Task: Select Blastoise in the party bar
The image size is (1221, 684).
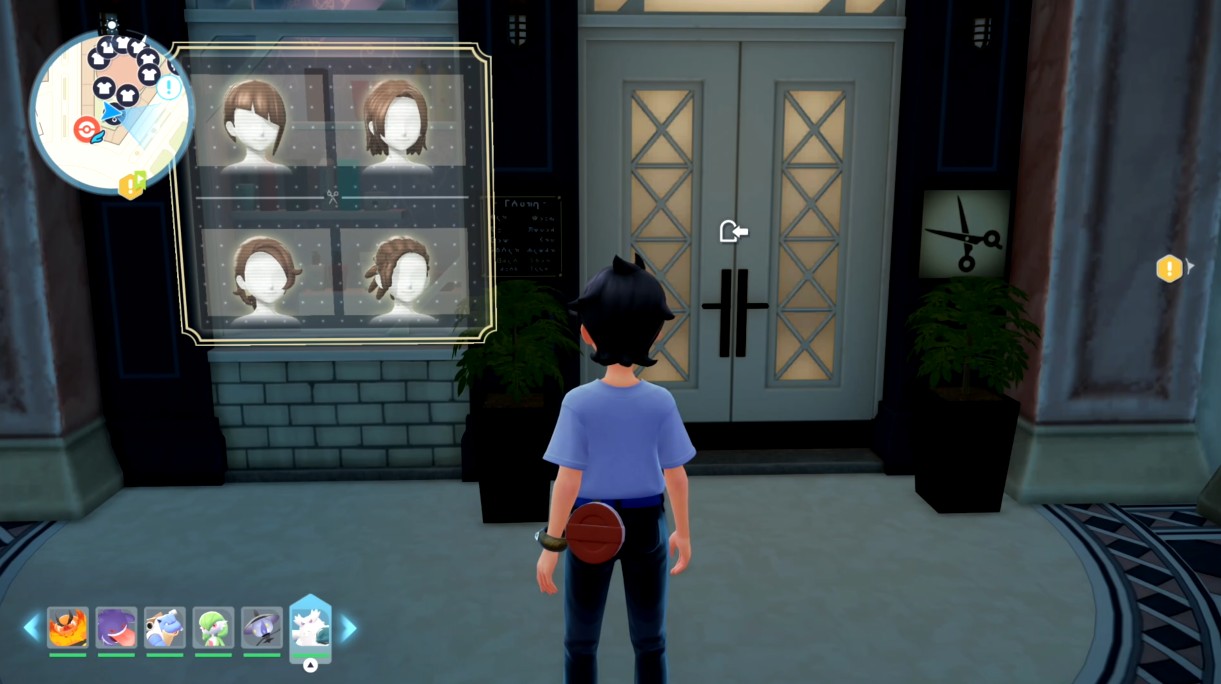Action: [x=164, y=628]
